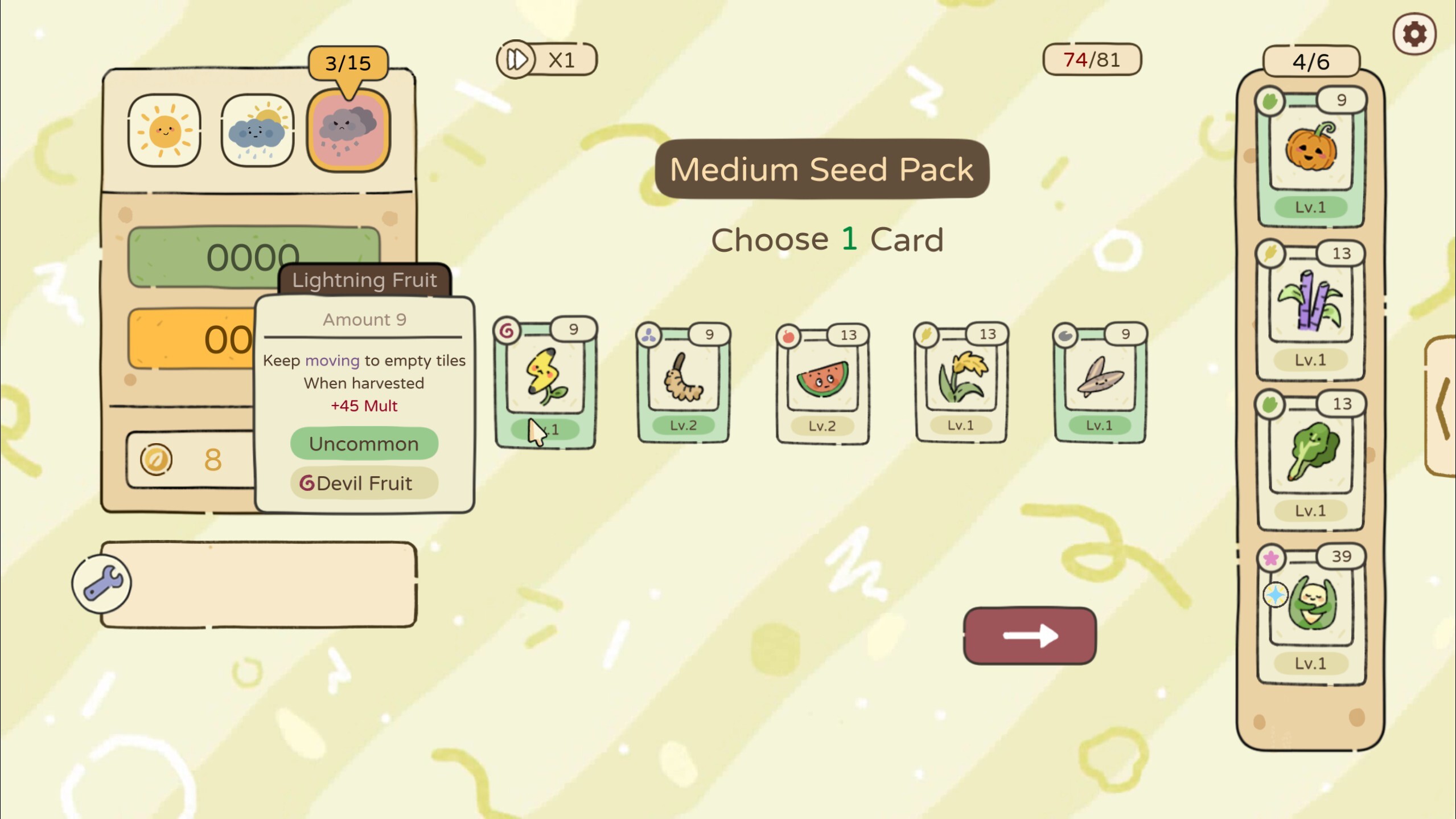Click the Uncommon rarity tag

tap(364, 444)
